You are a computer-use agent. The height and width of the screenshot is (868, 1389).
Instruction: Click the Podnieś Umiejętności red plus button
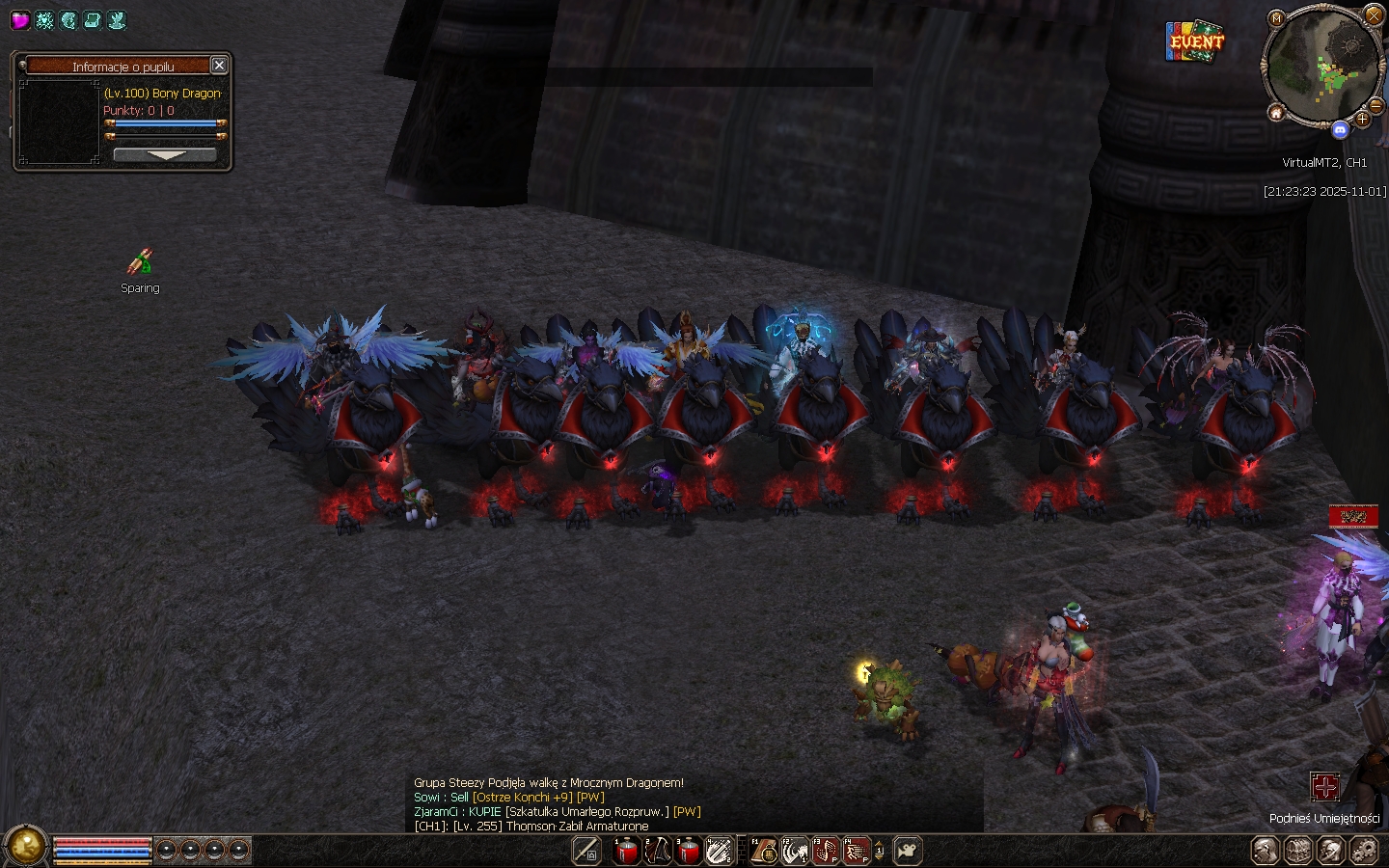click(1324, 787)
